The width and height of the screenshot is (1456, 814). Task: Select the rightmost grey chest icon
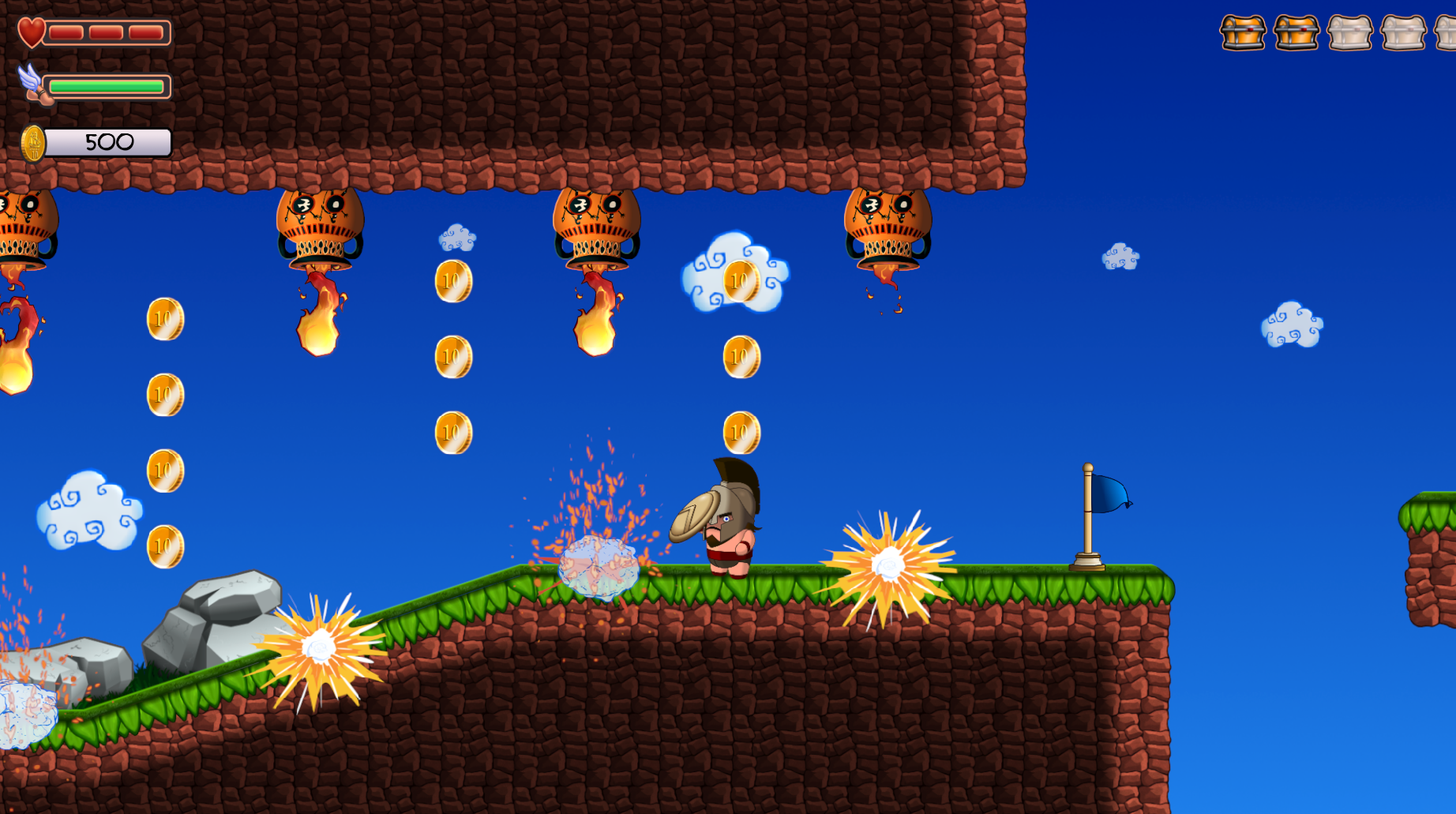pyautogui.click(x=1448, y=33)
